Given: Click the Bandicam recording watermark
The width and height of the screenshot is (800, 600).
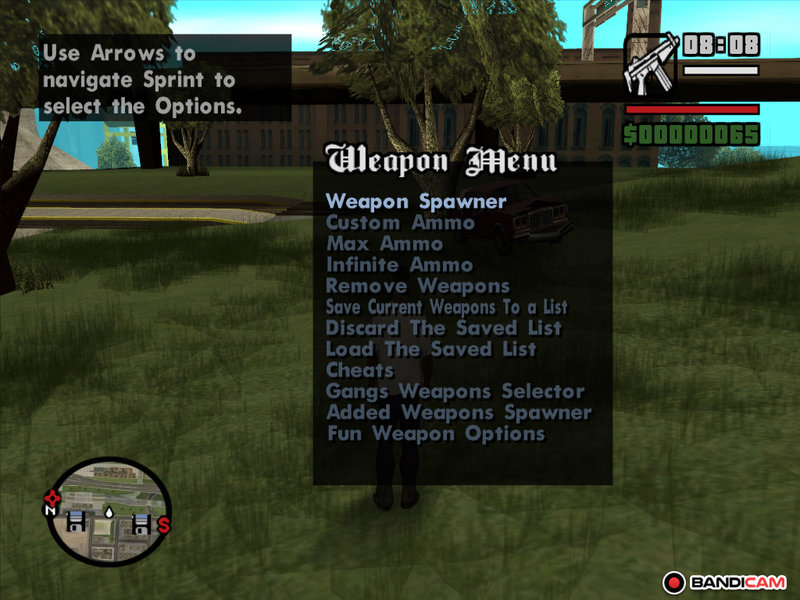Looking at the screenshot, I should click(x=726, y=581).
